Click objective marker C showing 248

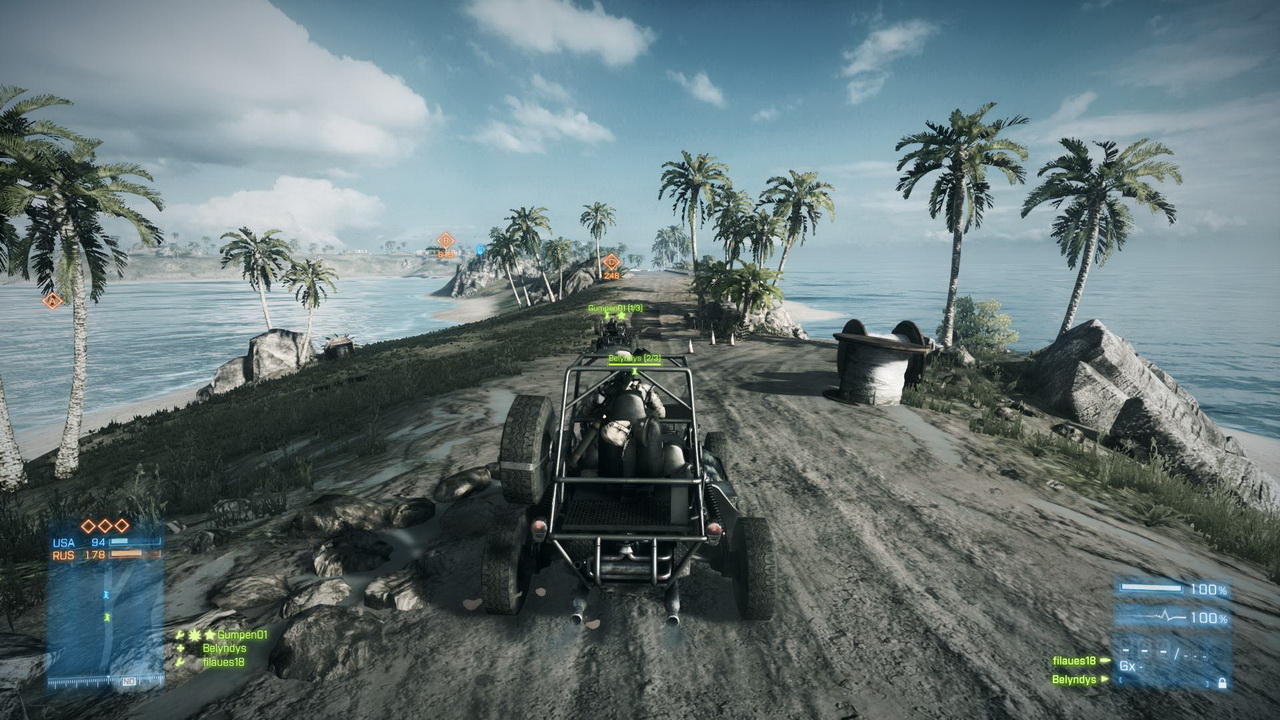[x=611, y=262]
